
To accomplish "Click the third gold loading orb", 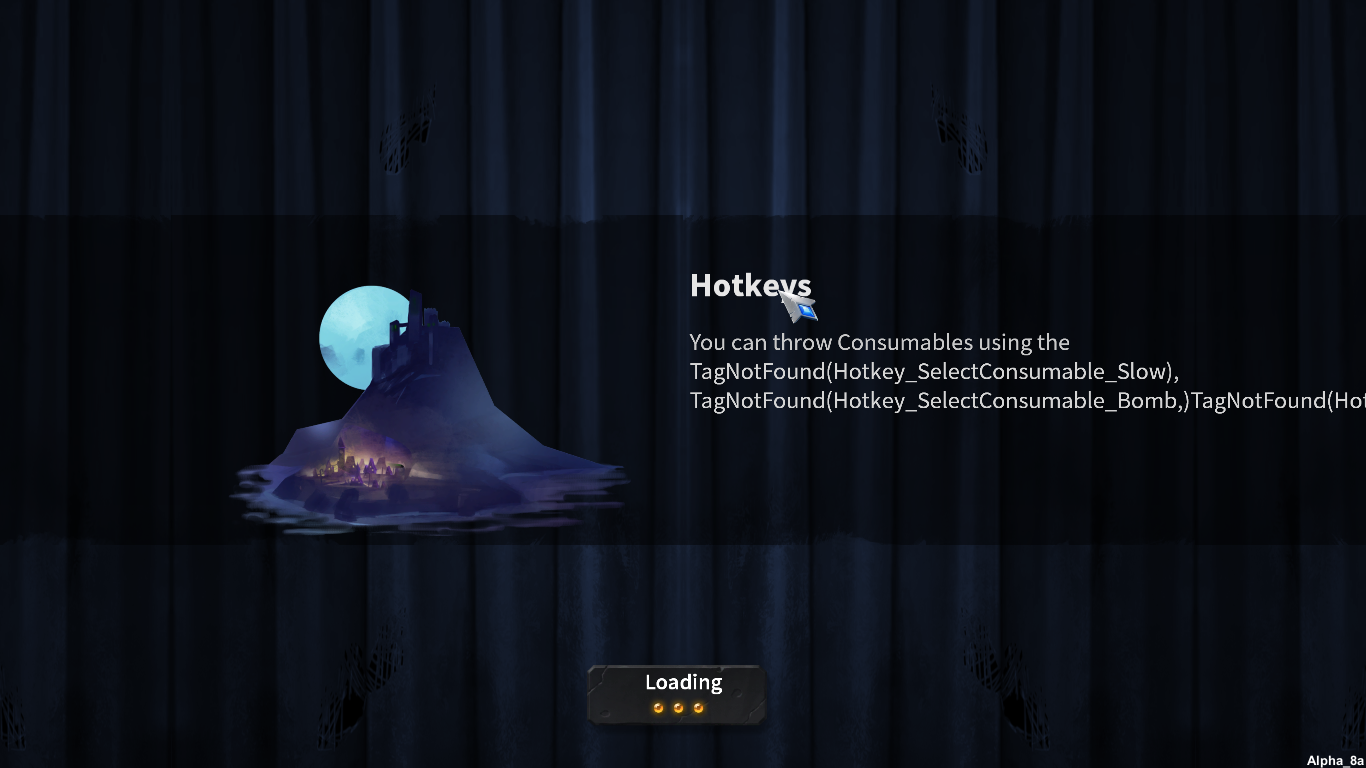I will pyautogui.click(x=700, y=707).
